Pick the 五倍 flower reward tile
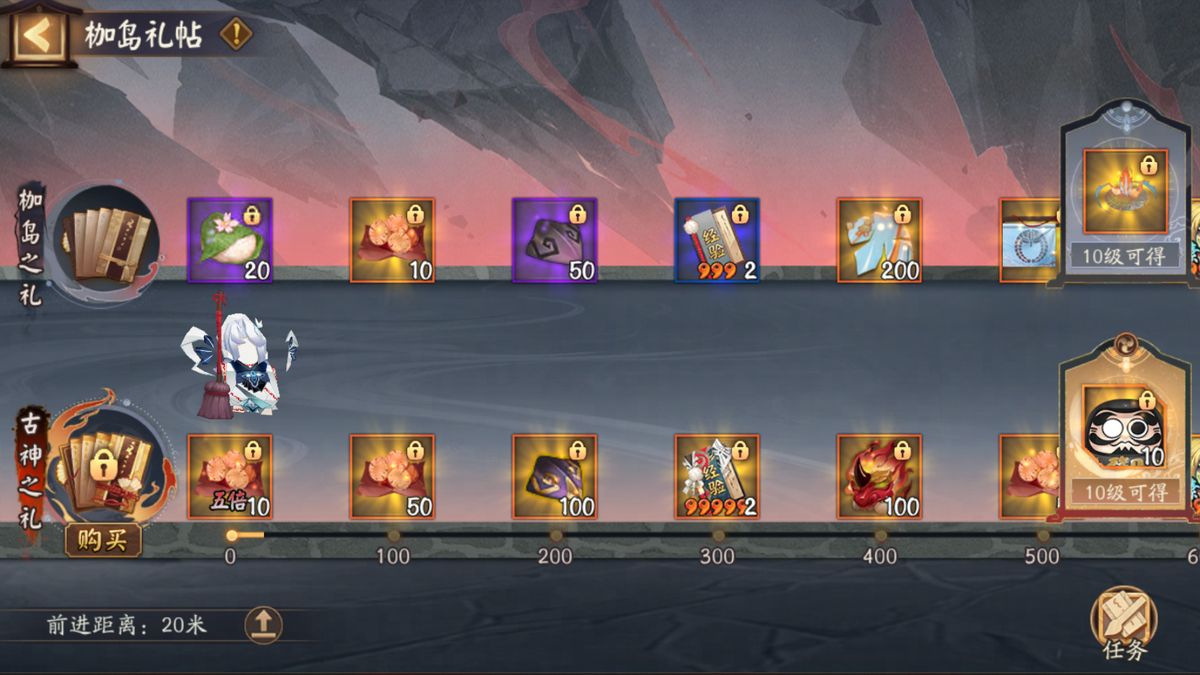This screenshot has width=1200, height=675. click(x=230, y=477)
